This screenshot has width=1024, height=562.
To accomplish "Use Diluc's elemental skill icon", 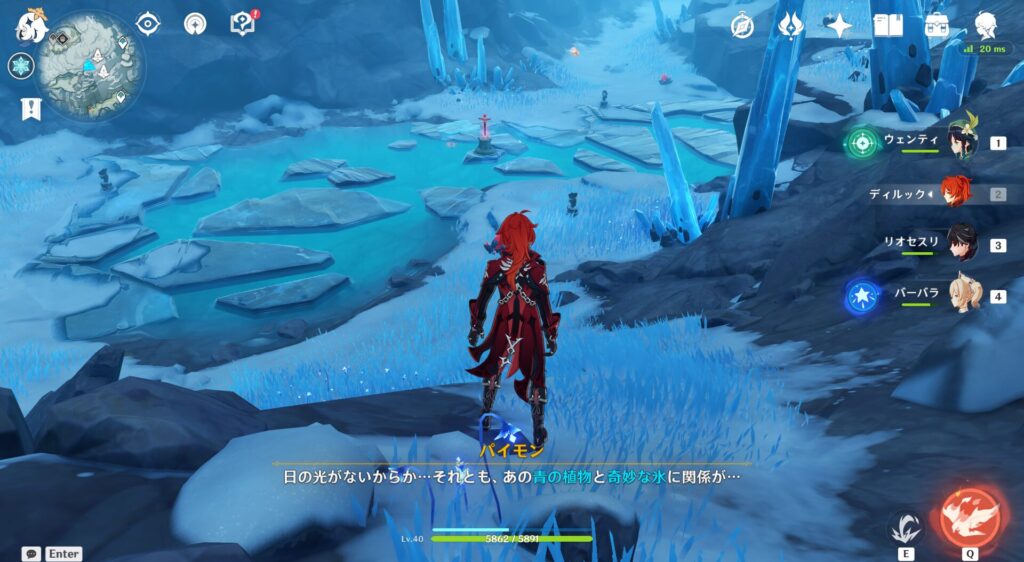I will [906, 527].
